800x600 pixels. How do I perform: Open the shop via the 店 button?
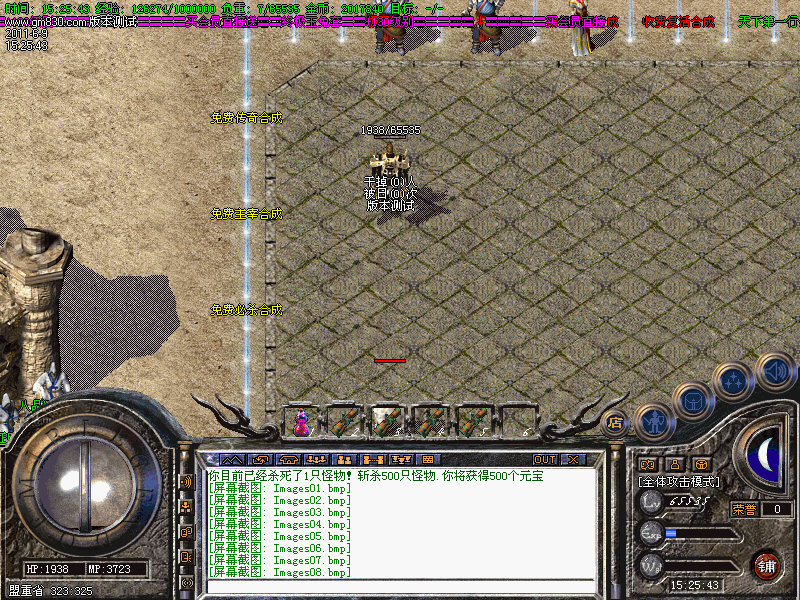(616, 424)
